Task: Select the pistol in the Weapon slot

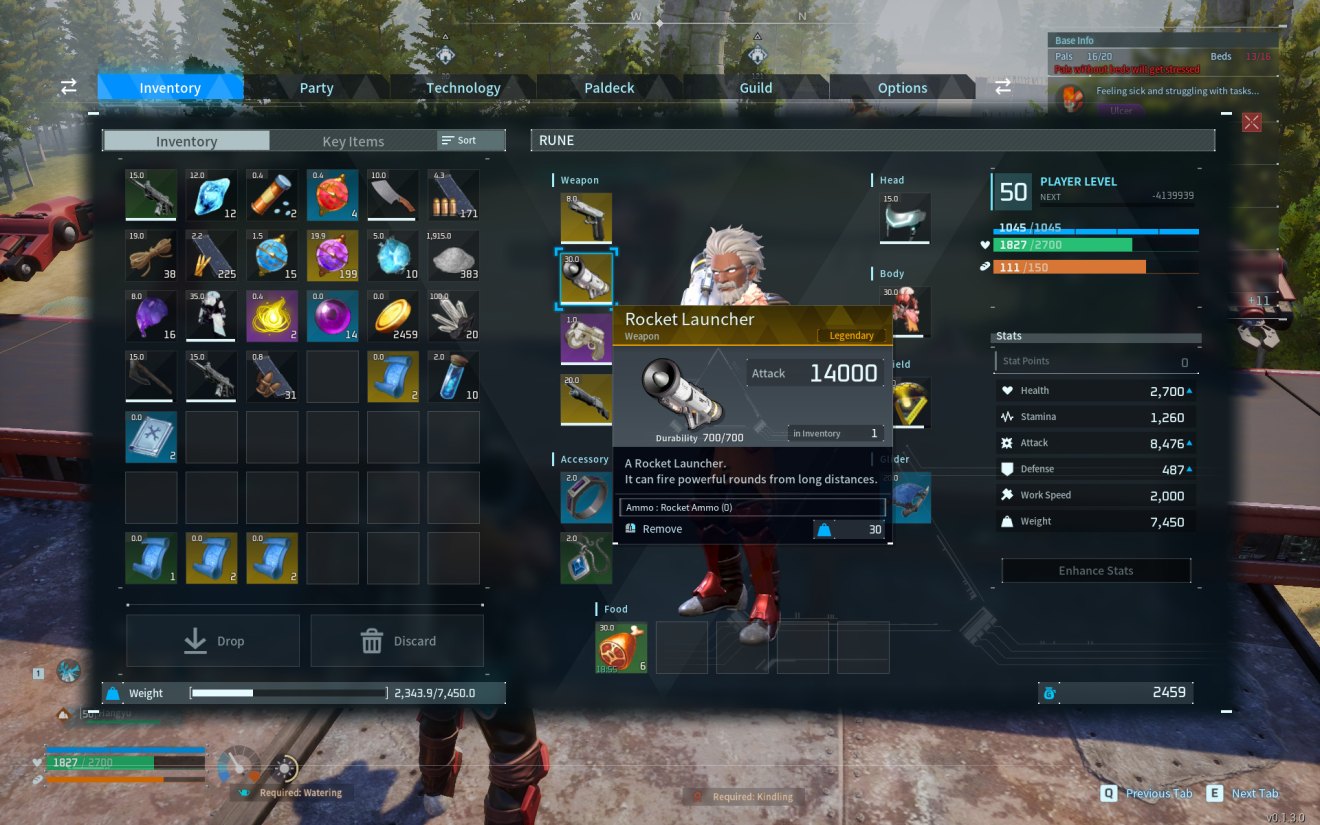Action: click(x=585, y=218)
